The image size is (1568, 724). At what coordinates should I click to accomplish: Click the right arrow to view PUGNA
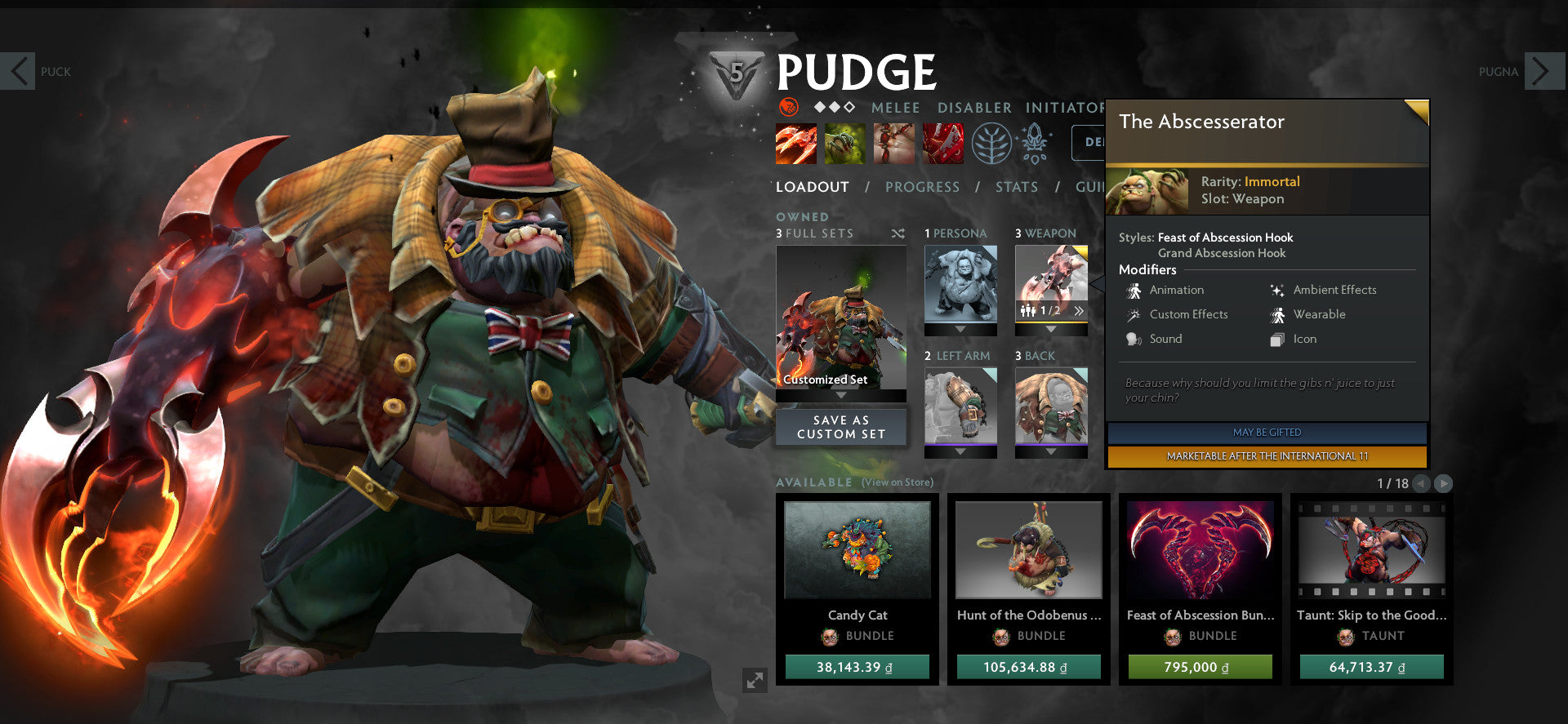[1543, 72]
